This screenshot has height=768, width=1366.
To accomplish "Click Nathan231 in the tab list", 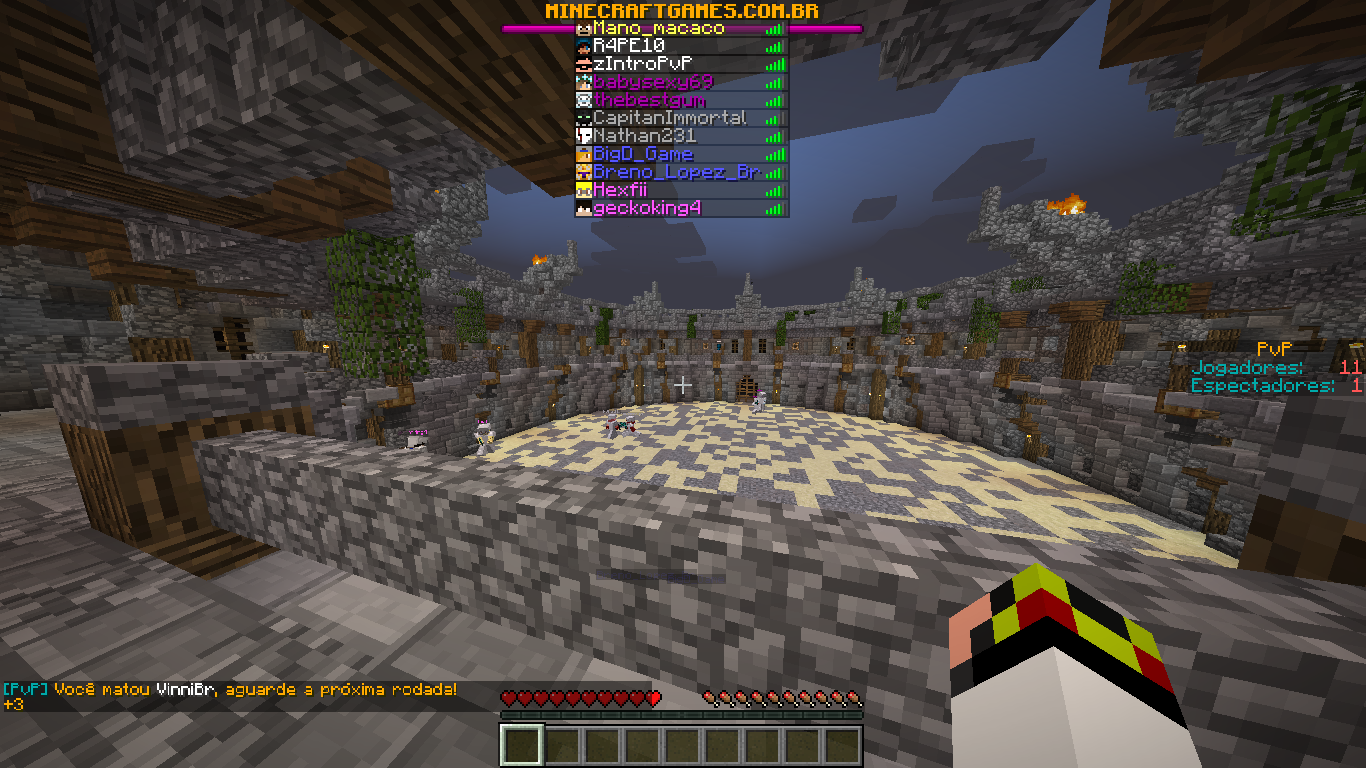I will coord(644,136).
